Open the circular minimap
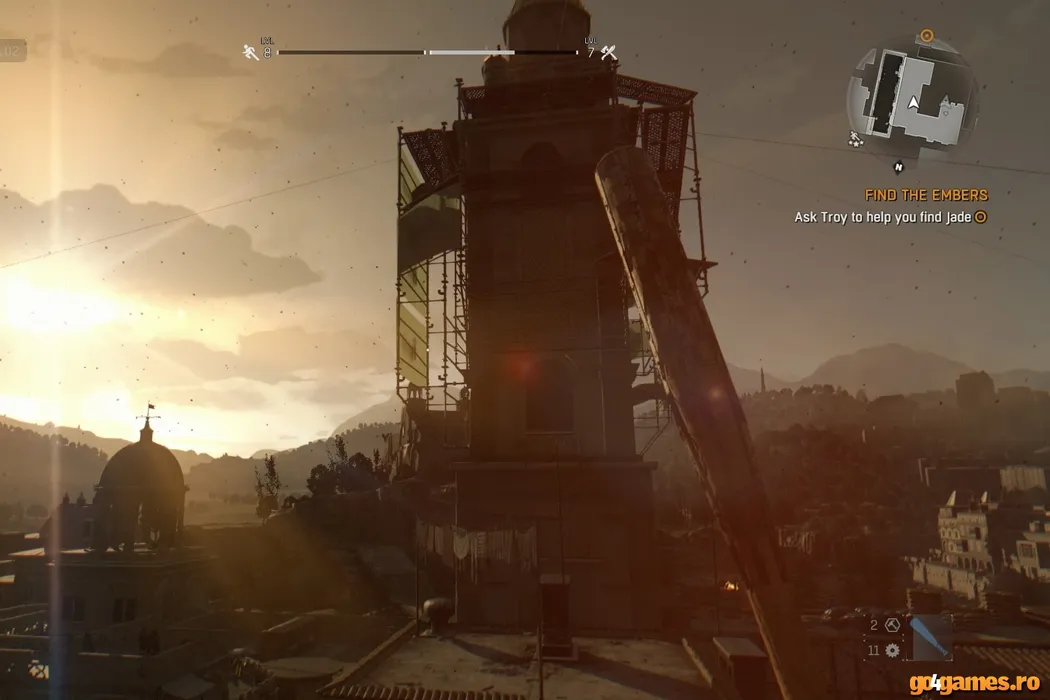 pos(911,98)
